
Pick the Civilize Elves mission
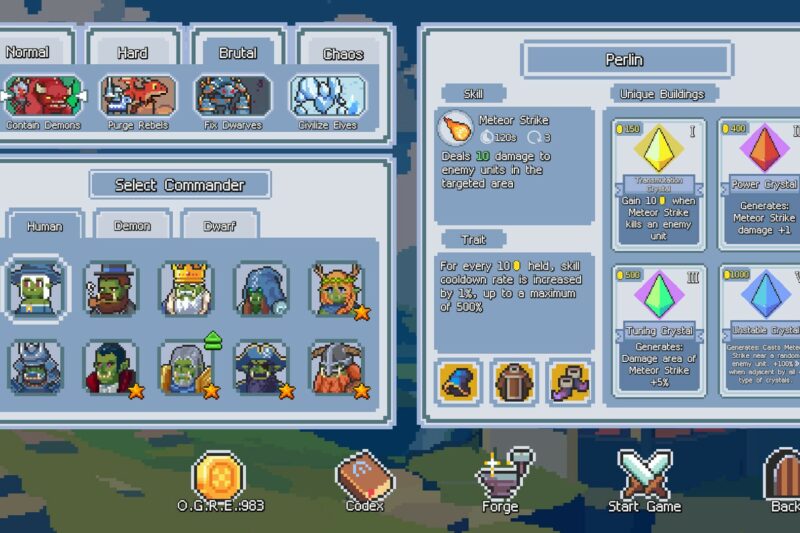[327, 96]
